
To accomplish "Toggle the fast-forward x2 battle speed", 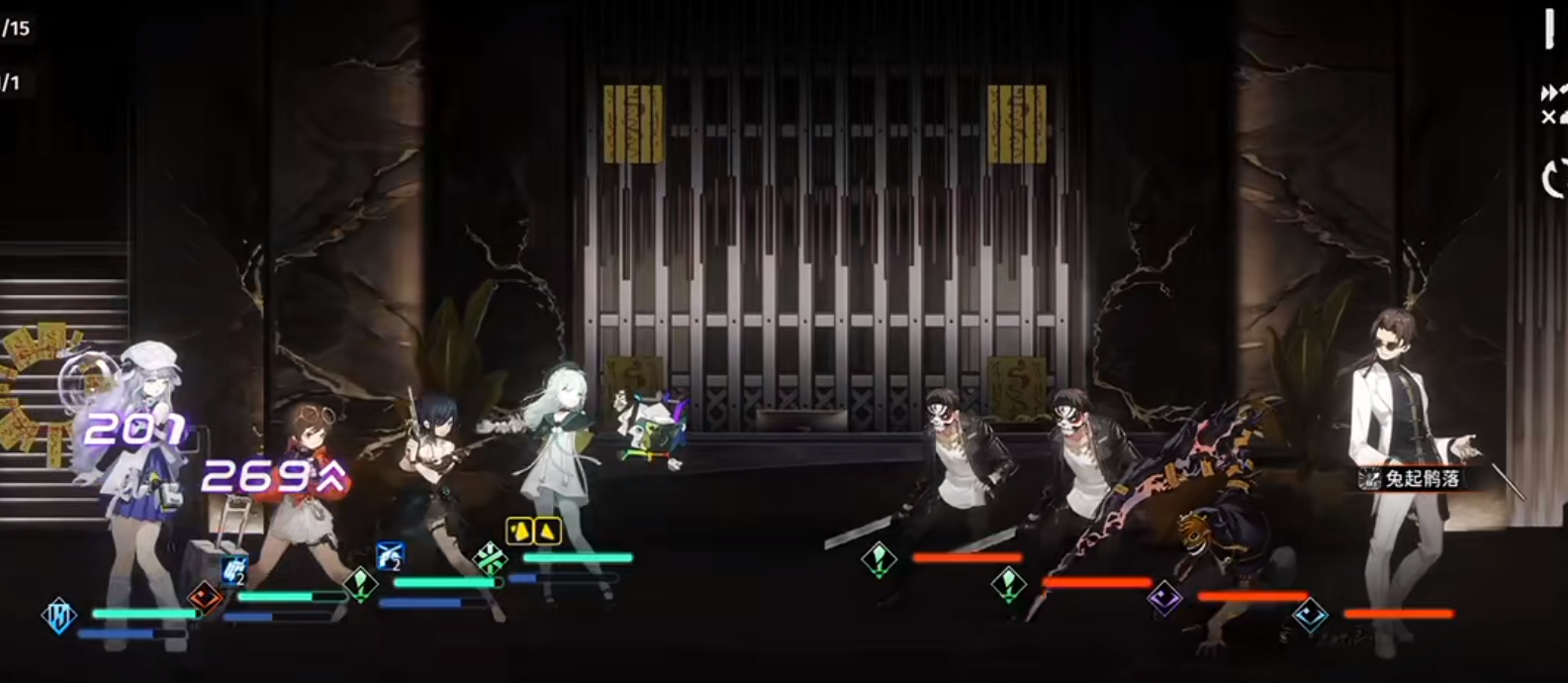I will (1553, 105).
